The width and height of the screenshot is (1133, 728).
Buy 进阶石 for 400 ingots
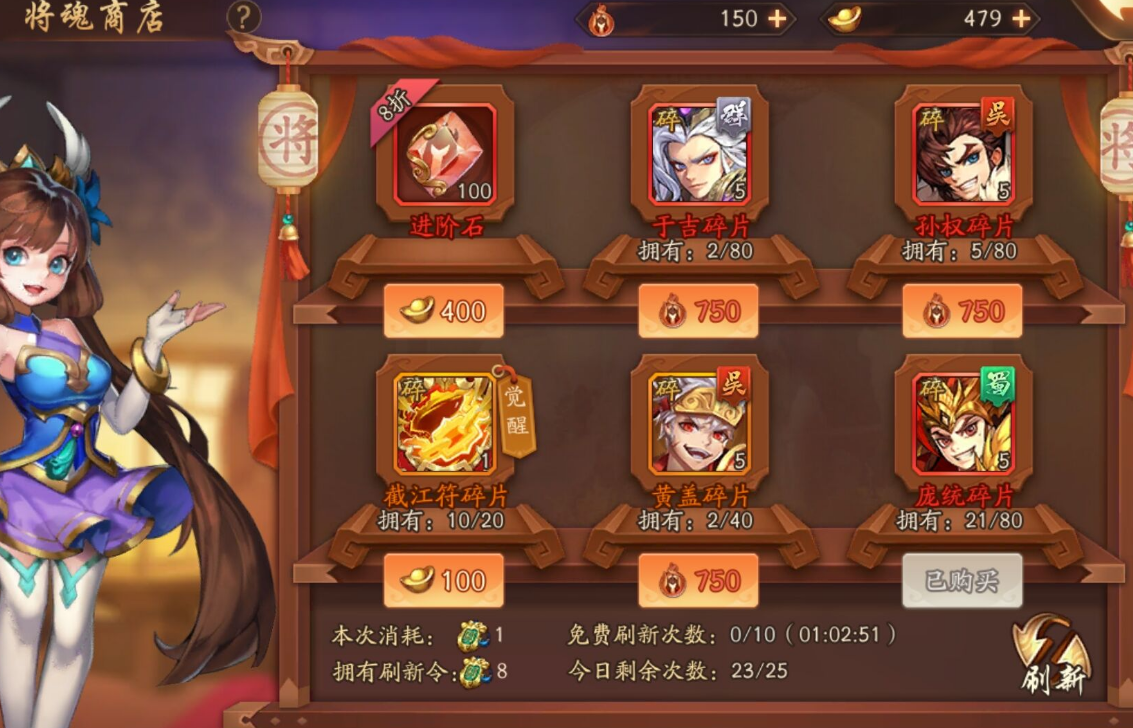pyautogui.click(x=443, y=312)
